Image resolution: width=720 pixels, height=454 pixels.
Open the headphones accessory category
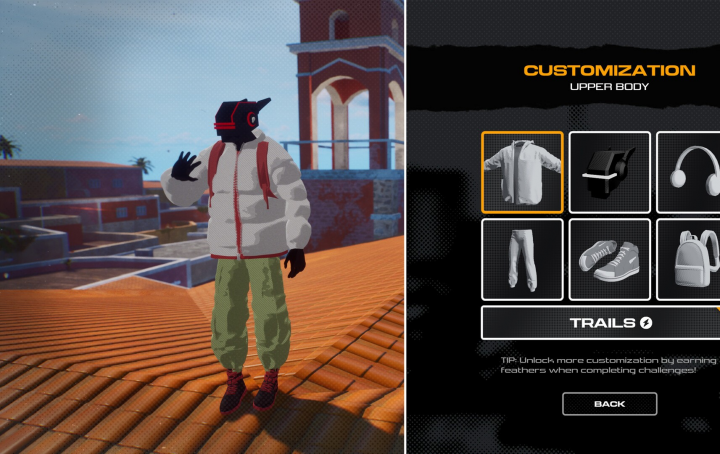pyautogui.click(x=690, y=172)
